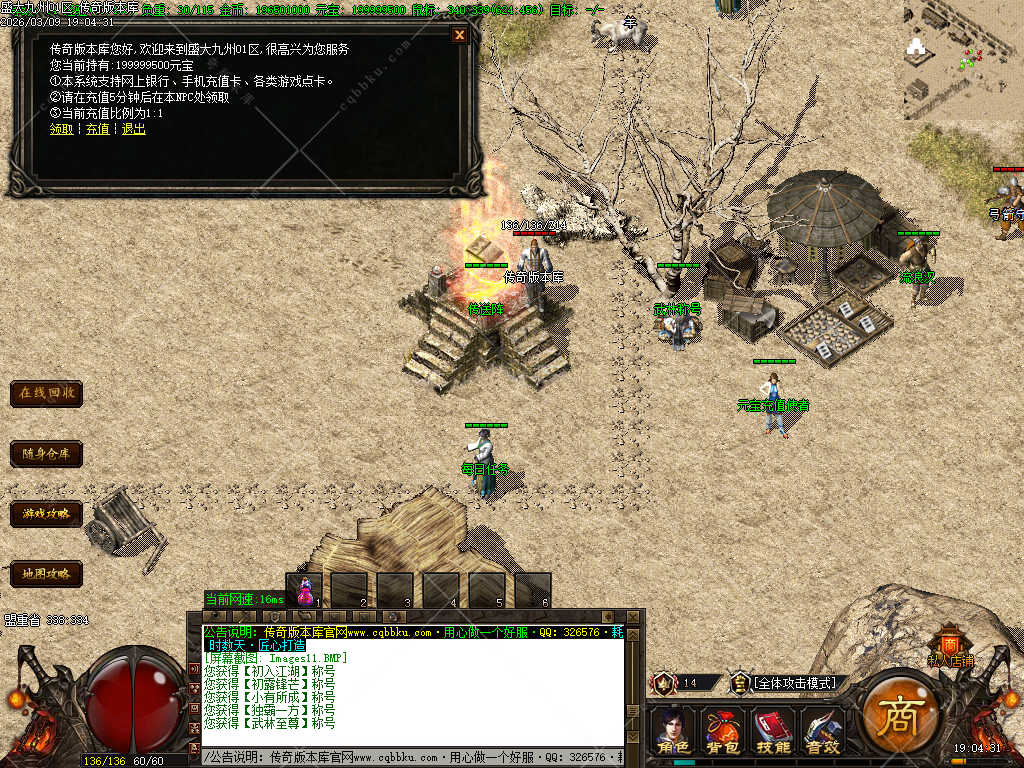
Task: Open the 在线回收 online recycle button
Action: click(x=46, y=393)
